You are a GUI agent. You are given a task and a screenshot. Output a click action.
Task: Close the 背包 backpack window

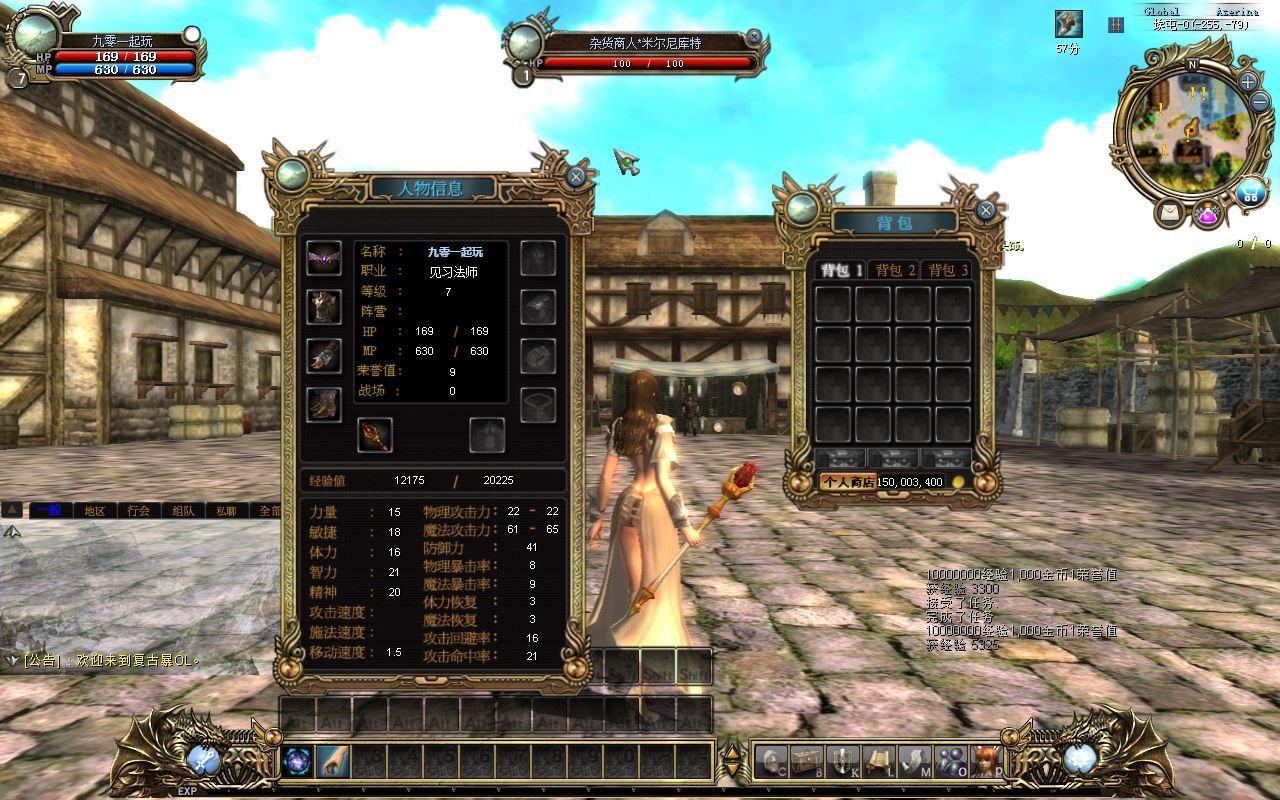tap(986, 210)
